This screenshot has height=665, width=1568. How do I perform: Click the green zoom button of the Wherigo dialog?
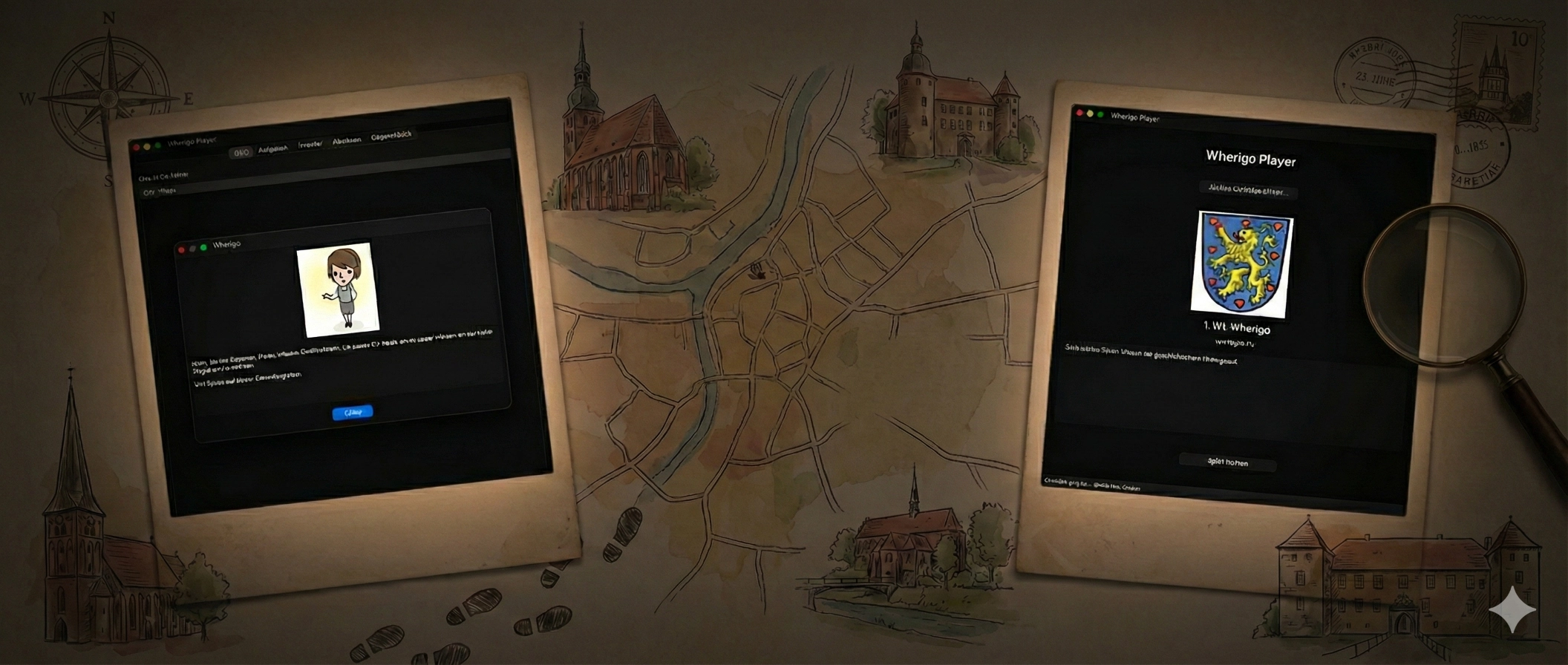[x=203, y=247]
